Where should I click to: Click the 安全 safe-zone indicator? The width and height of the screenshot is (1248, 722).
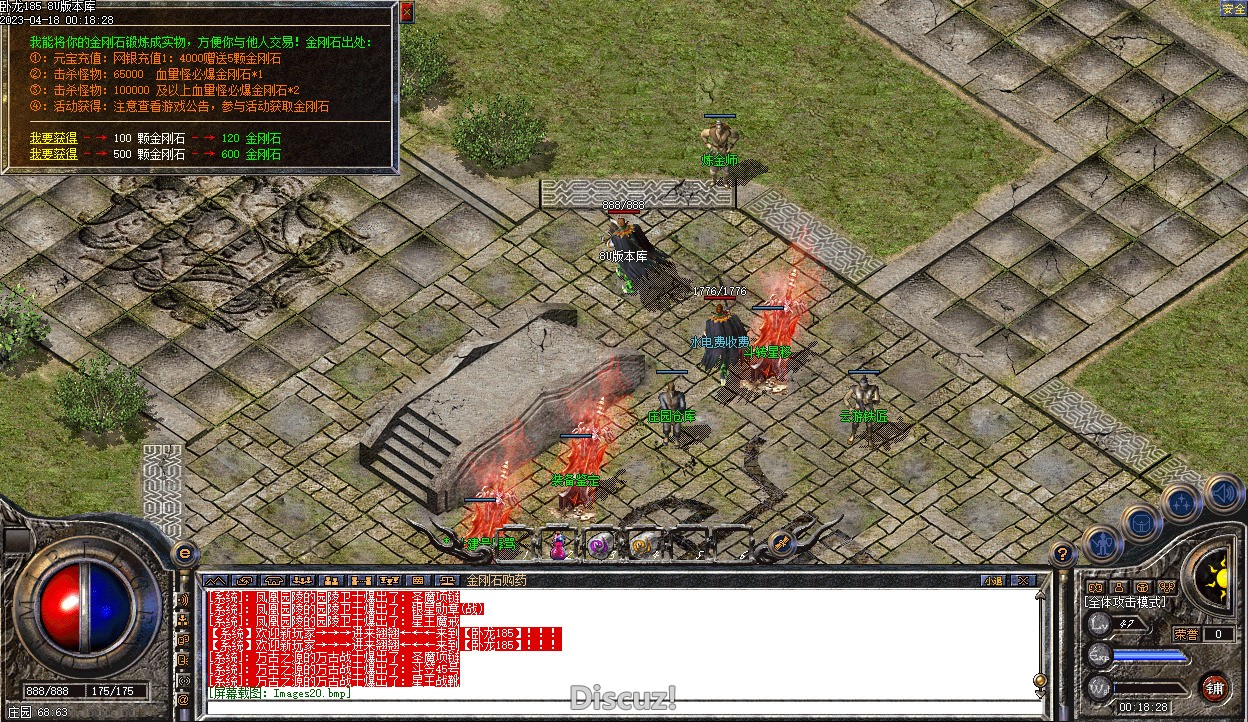tap(1233, 9)
